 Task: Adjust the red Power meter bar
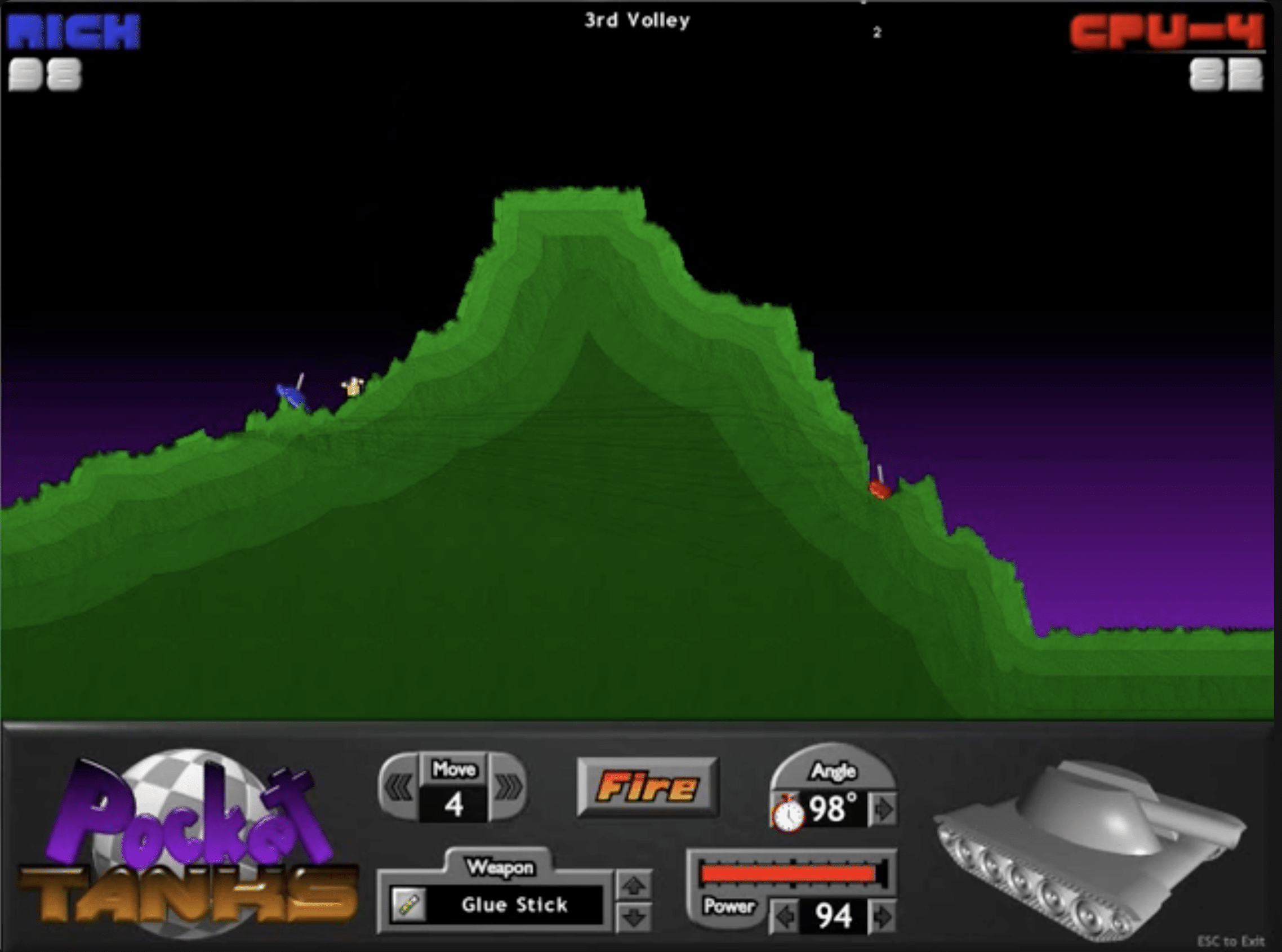click(789, 873)
